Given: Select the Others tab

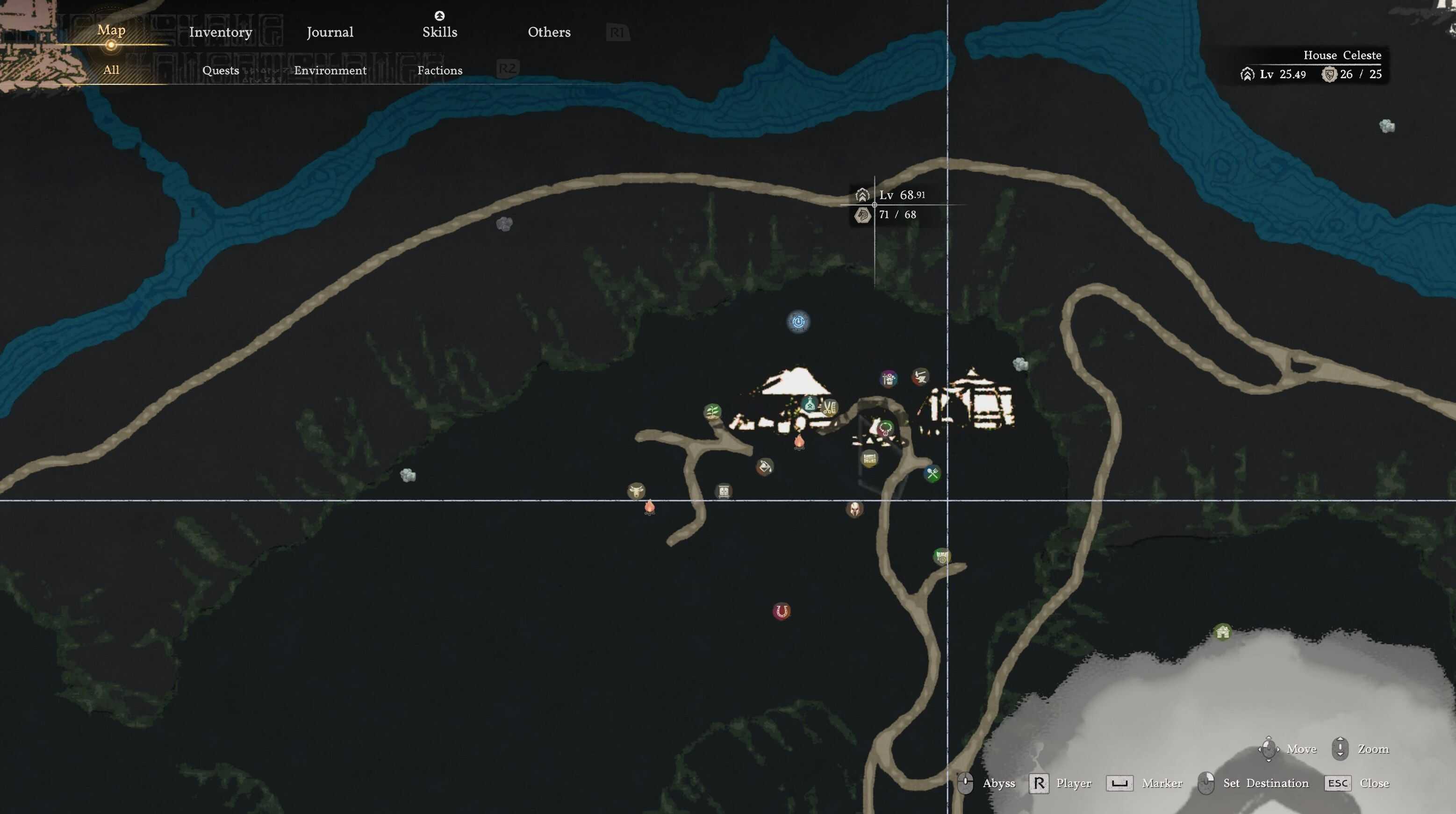Looking at the screenshot, I should [549, 32].
